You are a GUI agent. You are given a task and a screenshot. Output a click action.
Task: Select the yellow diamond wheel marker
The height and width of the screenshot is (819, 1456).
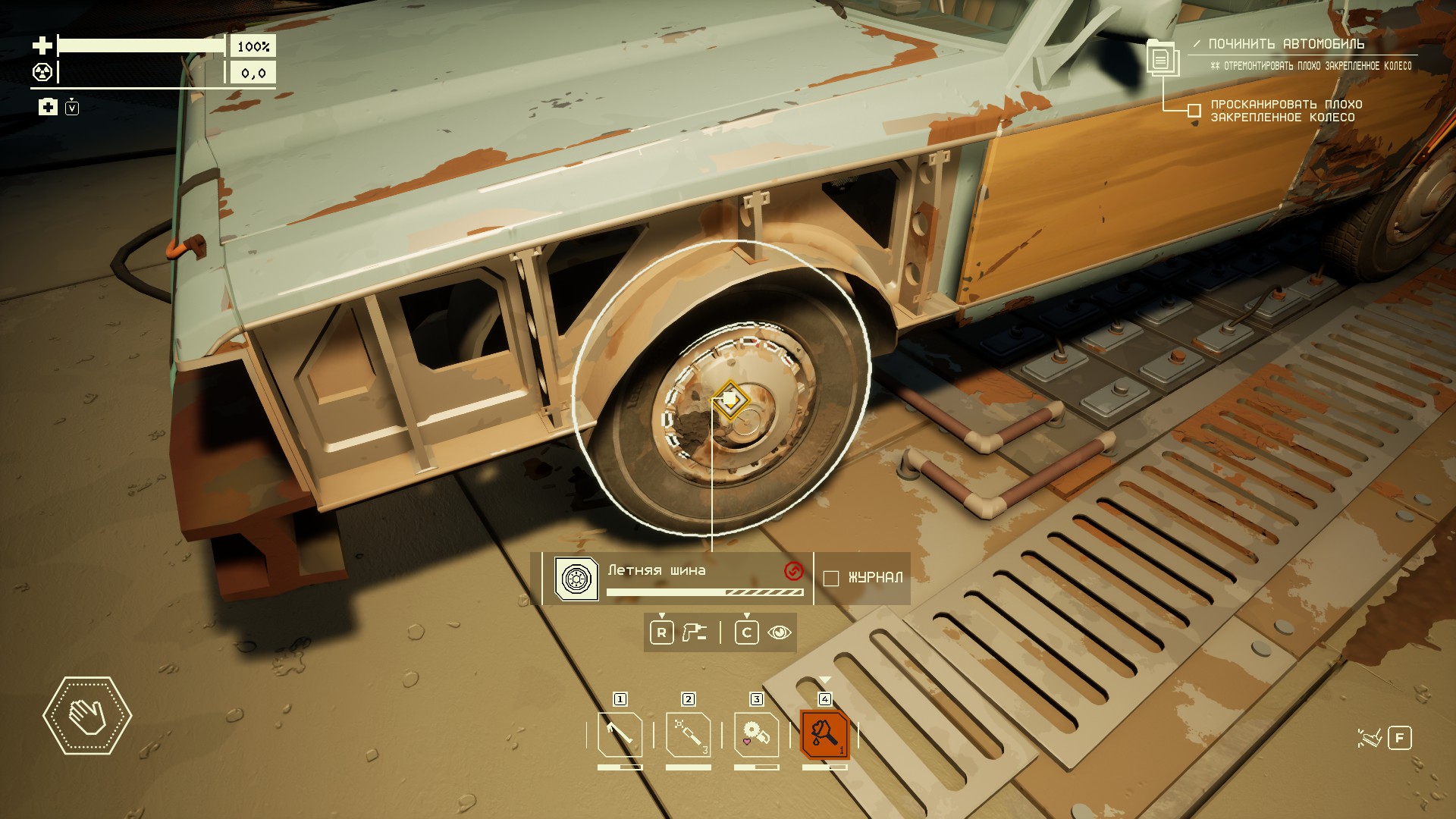pos(730,399)
